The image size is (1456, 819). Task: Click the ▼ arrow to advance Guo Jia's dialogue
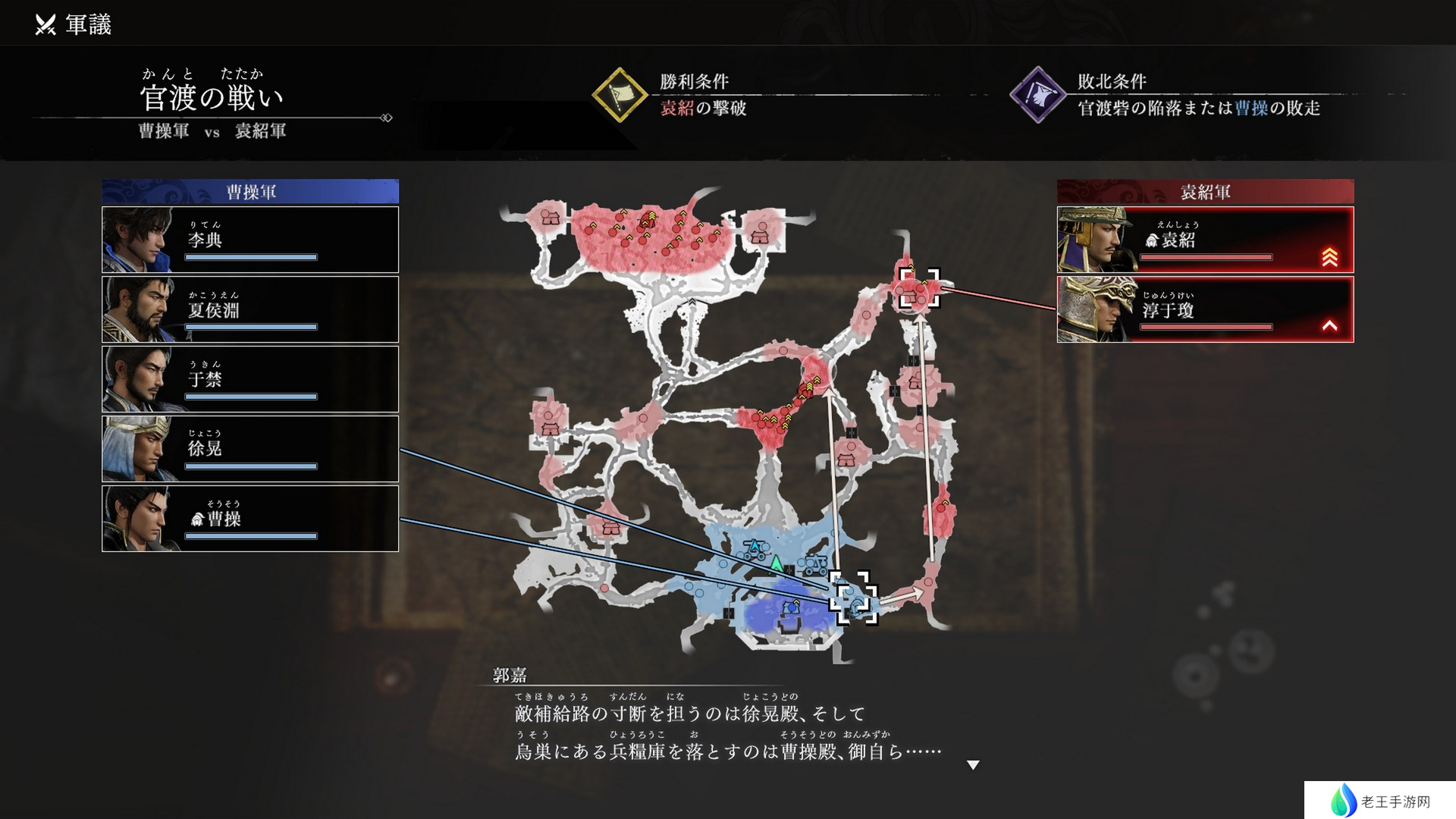point(974,765)
